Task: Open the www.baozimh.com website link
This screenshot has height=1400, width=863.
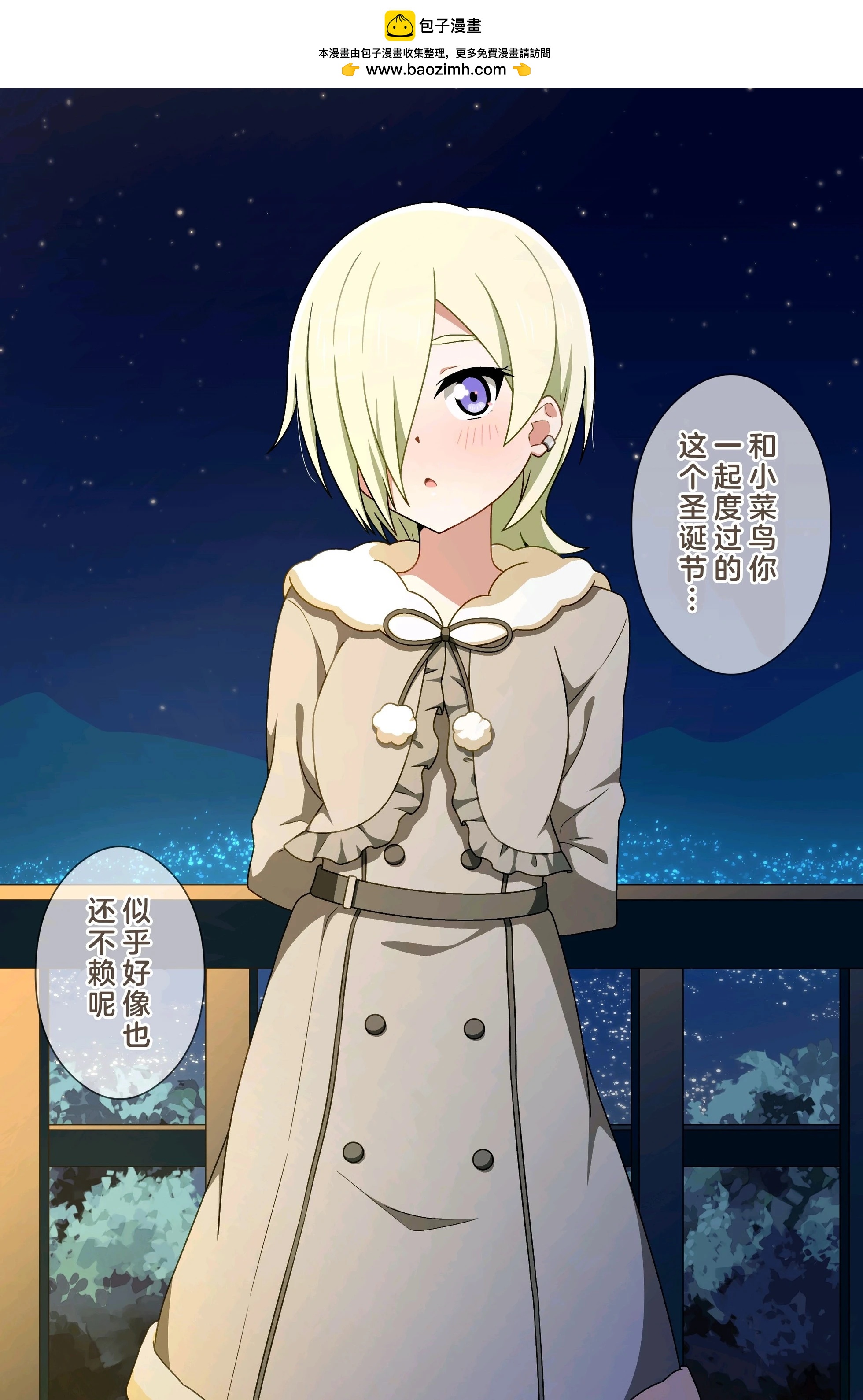Action: coord(435,70)
